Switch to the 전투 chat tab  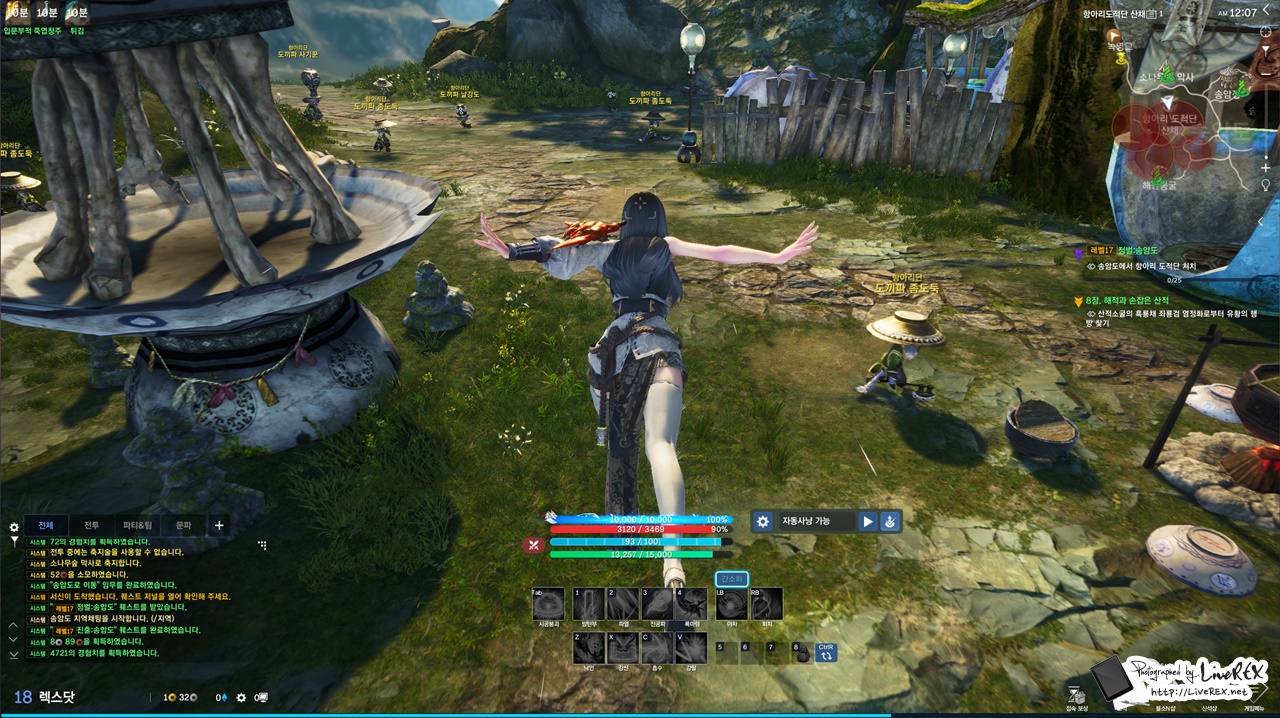(91, 525)
